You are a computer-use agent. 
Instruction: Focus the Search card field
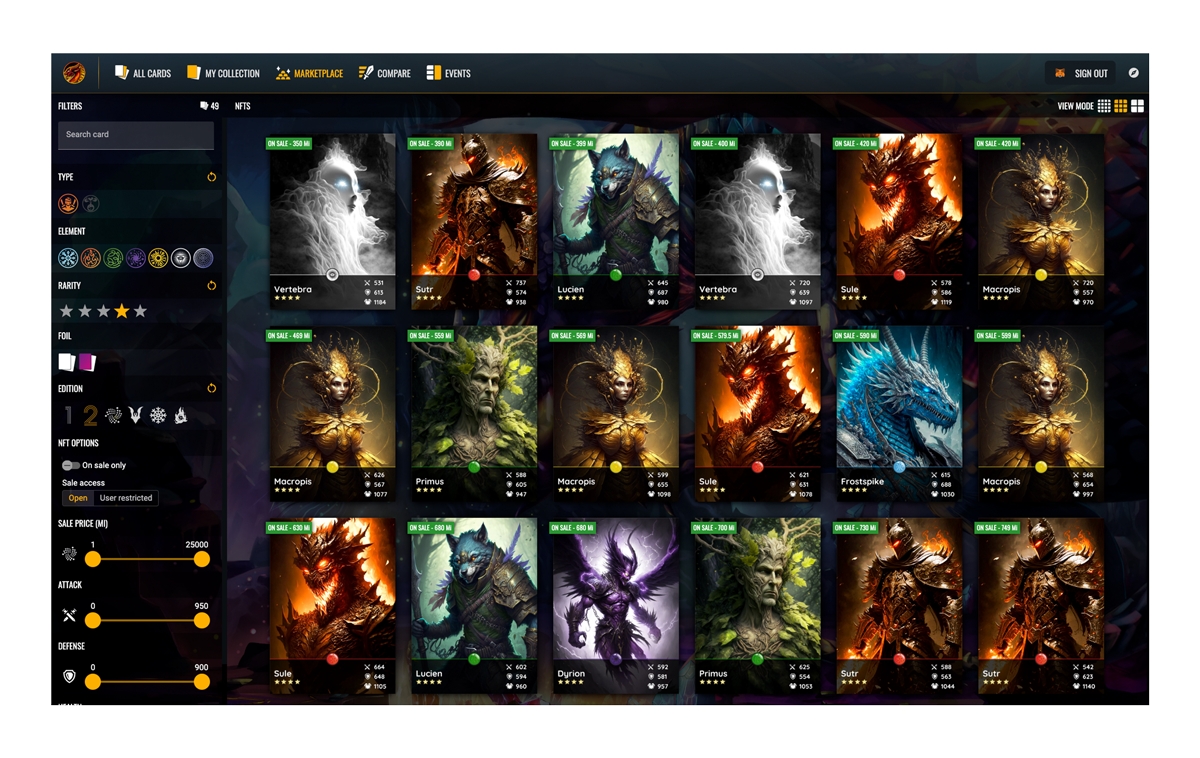point(136,135)
